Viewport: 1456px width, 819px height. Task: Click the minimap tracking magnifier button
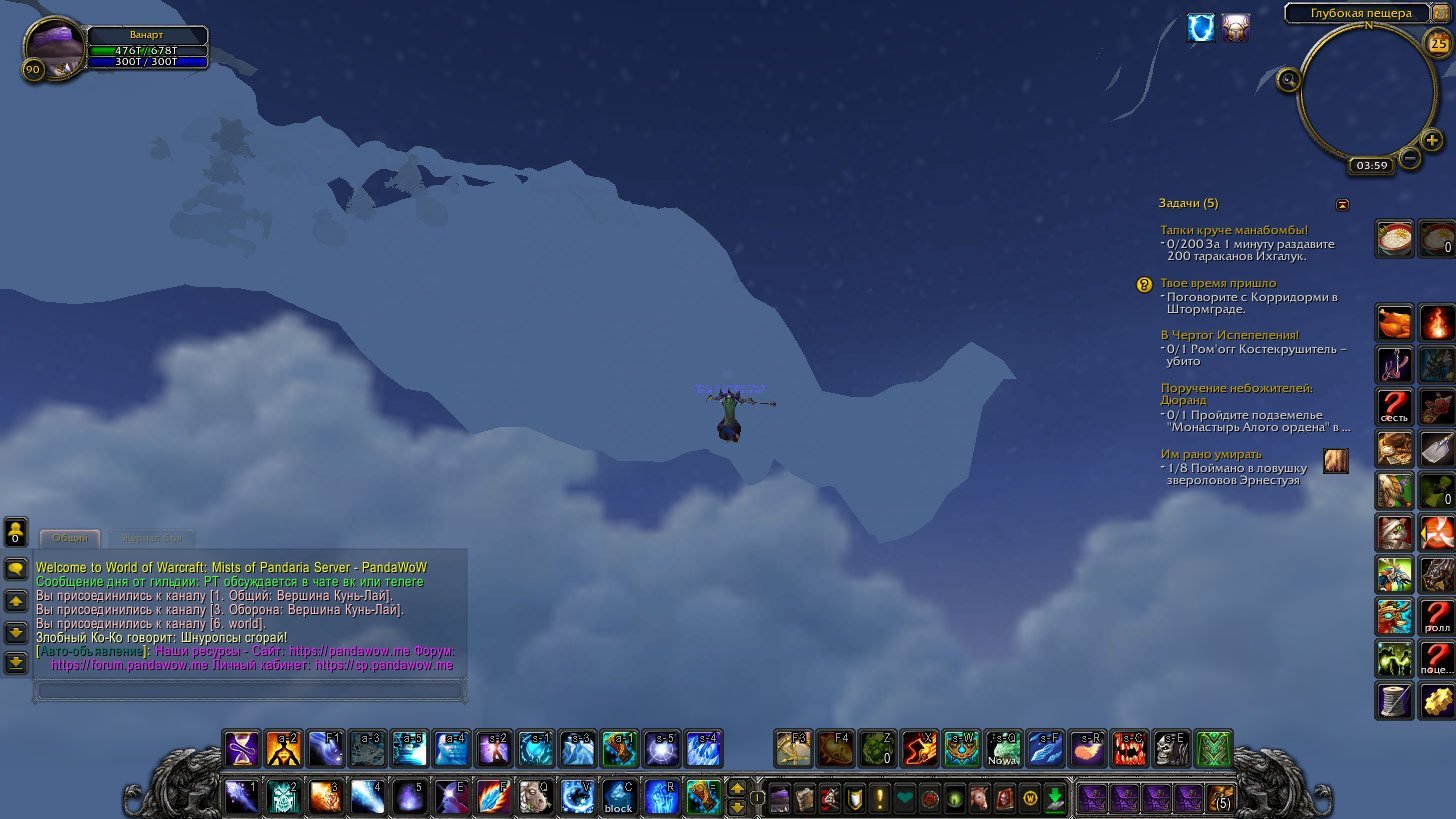pyautogui.click(x=1289, y=80)
